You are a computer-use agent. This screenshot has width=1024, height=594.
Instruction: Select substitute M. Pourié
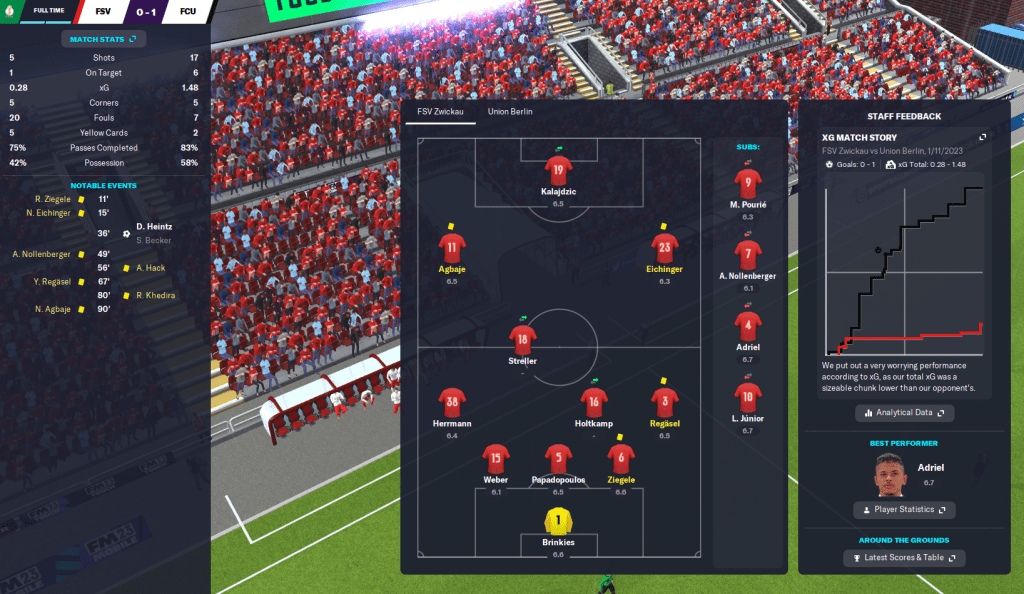pos(748,184)
